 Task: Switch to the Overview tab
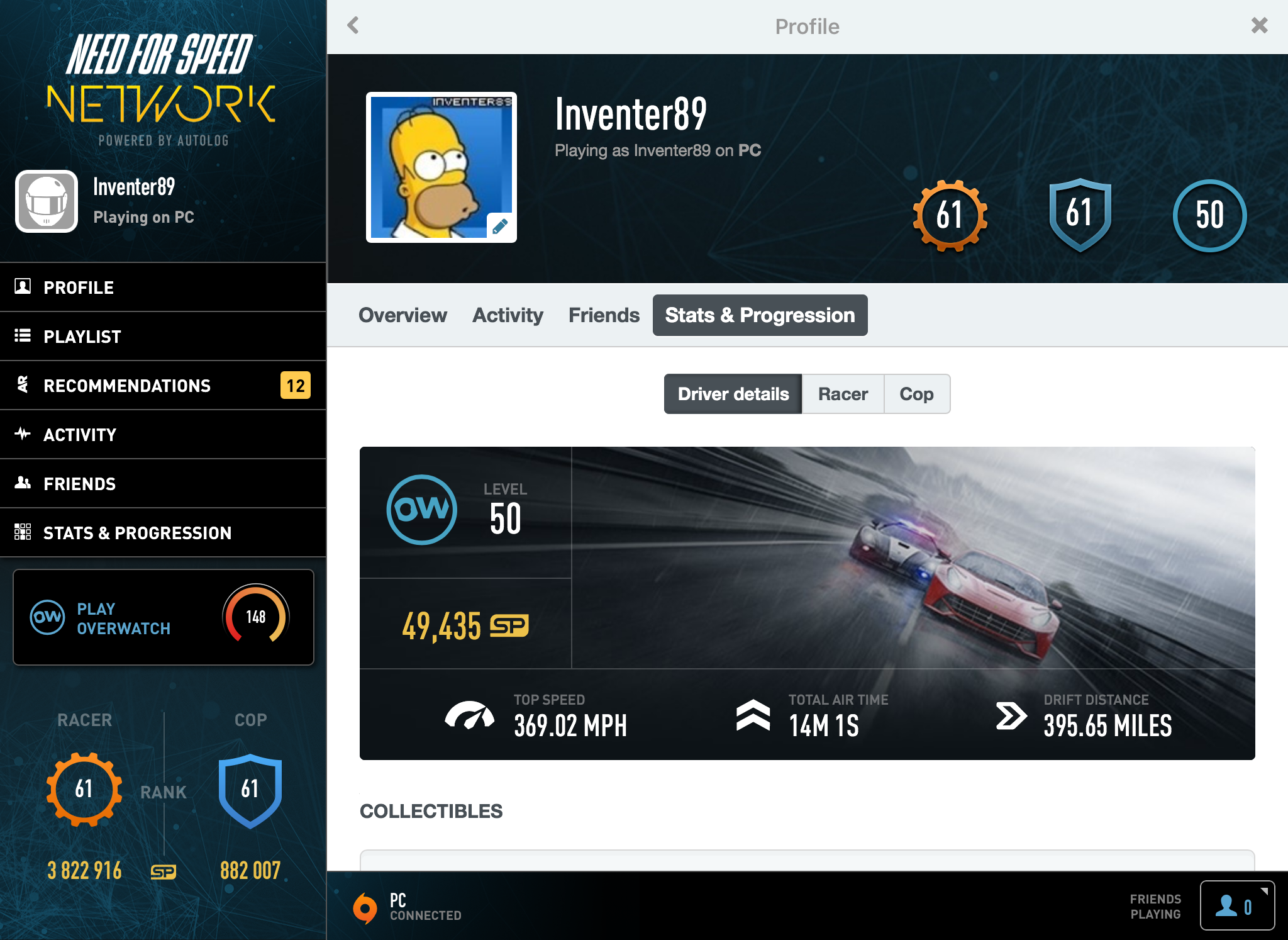(x=402, y=315)
